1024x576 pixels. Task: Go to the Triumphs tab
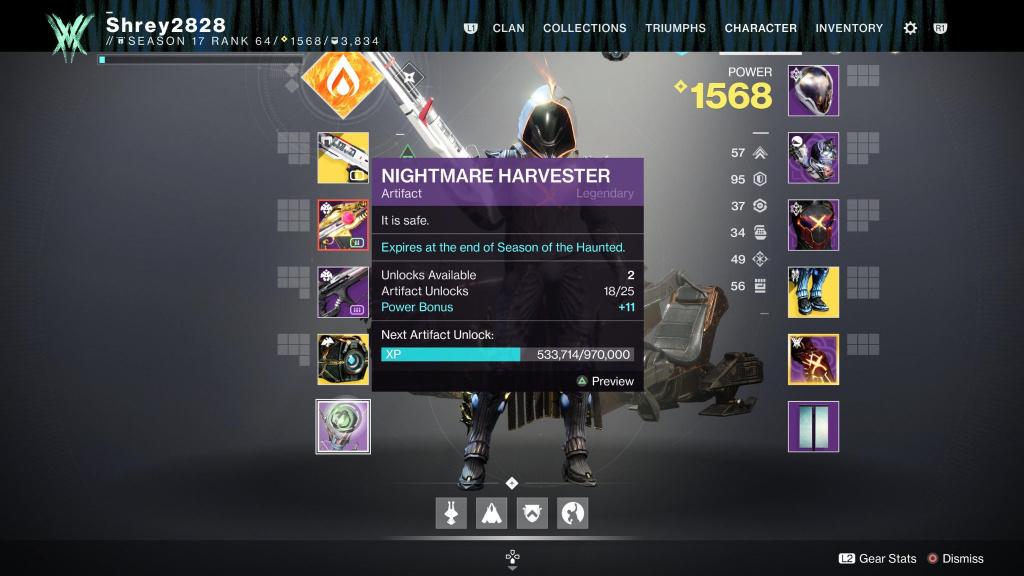[675, 28]
